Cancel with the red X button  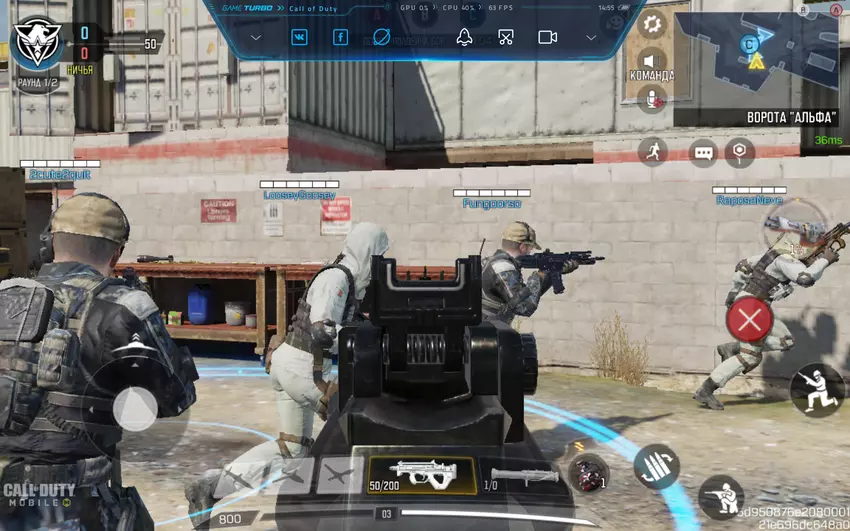point(748,320)
